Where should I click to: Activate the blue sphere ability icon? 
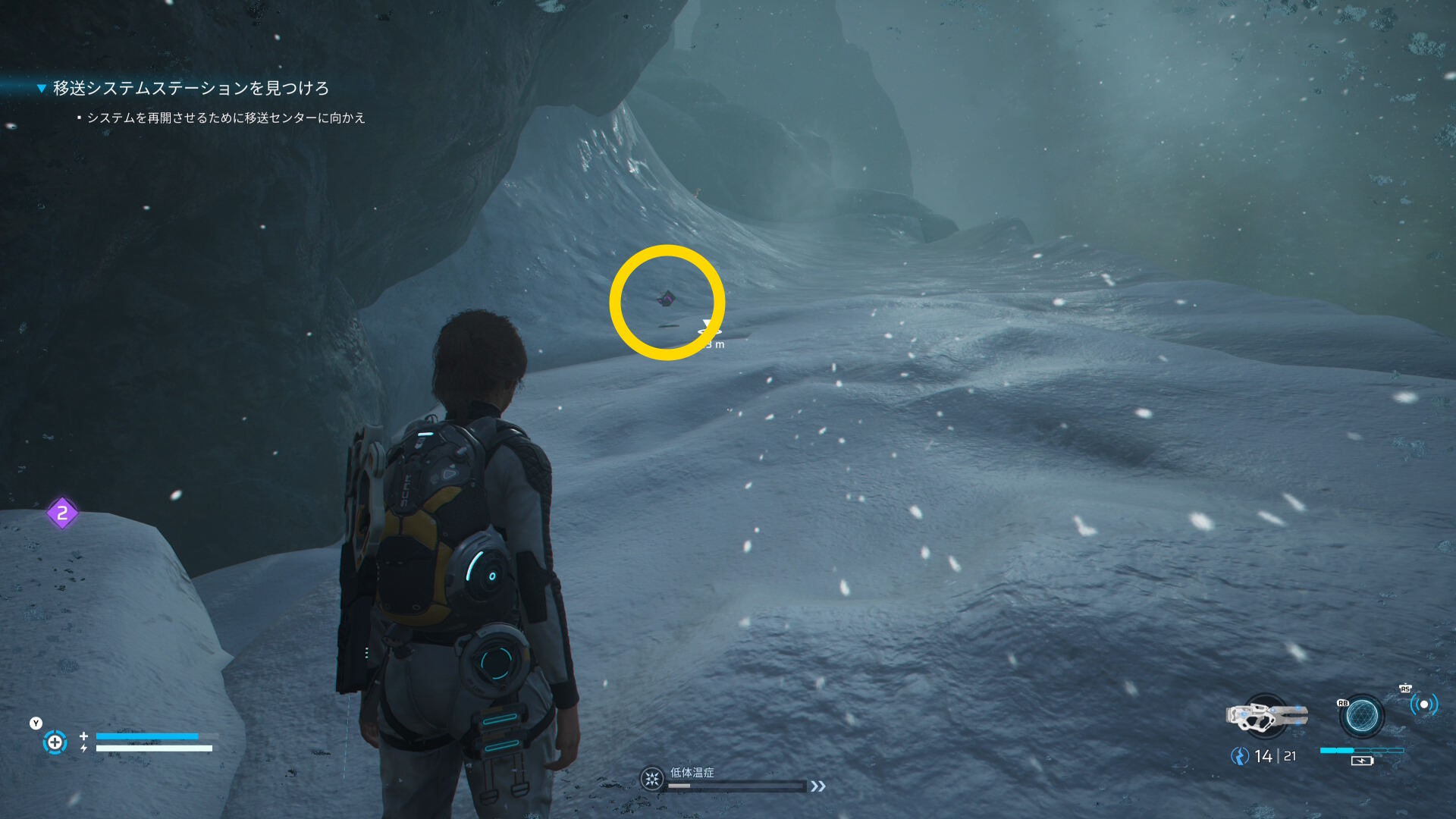click(x=1362, y=716)
